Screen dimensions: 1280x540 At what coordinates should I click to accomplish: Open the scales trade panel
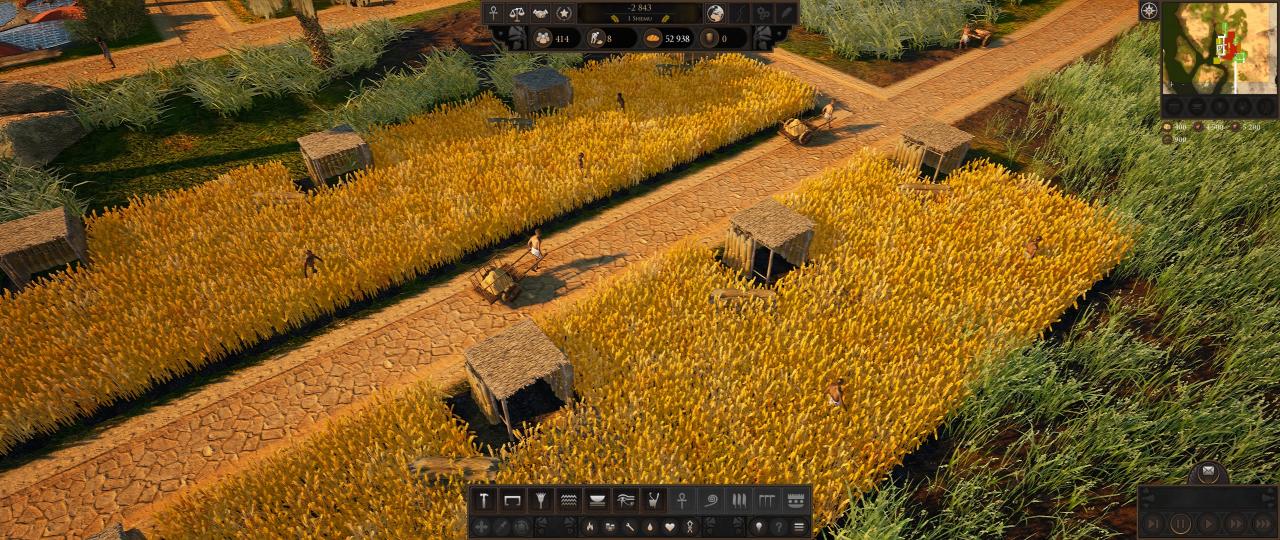517,13
